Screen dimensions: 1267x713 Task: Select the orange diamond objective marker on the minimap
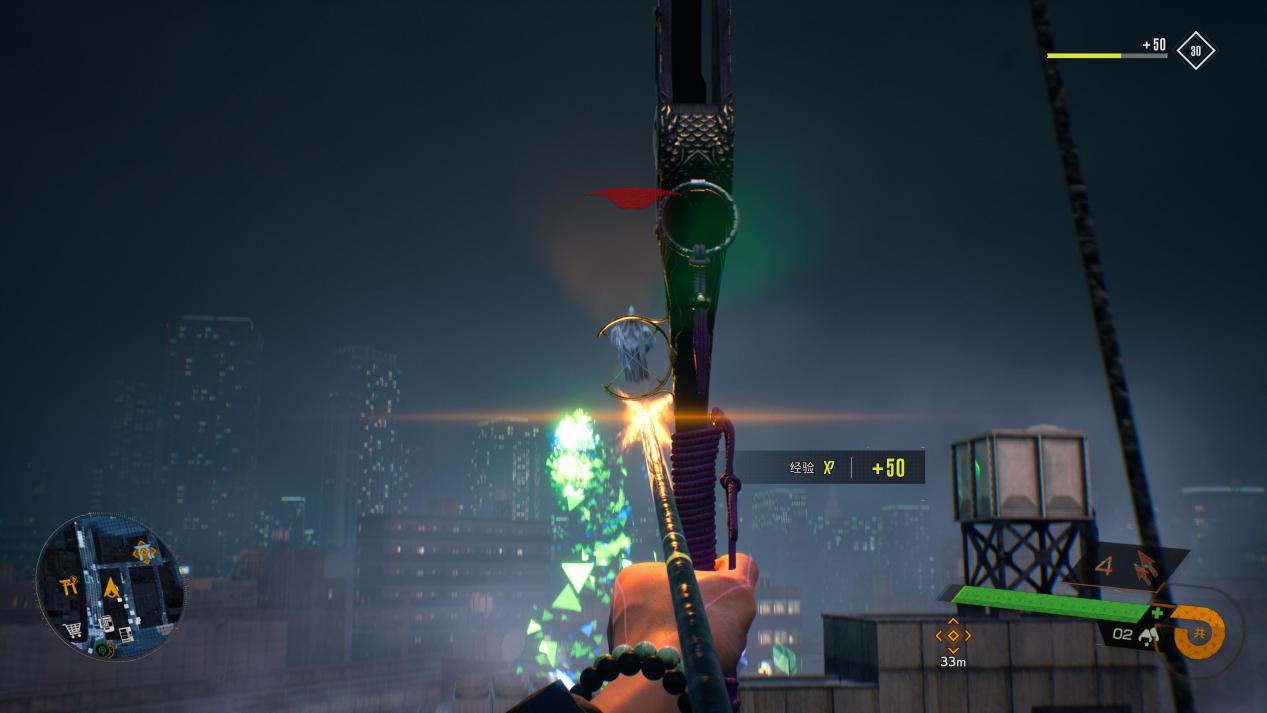tap(143, 551)
